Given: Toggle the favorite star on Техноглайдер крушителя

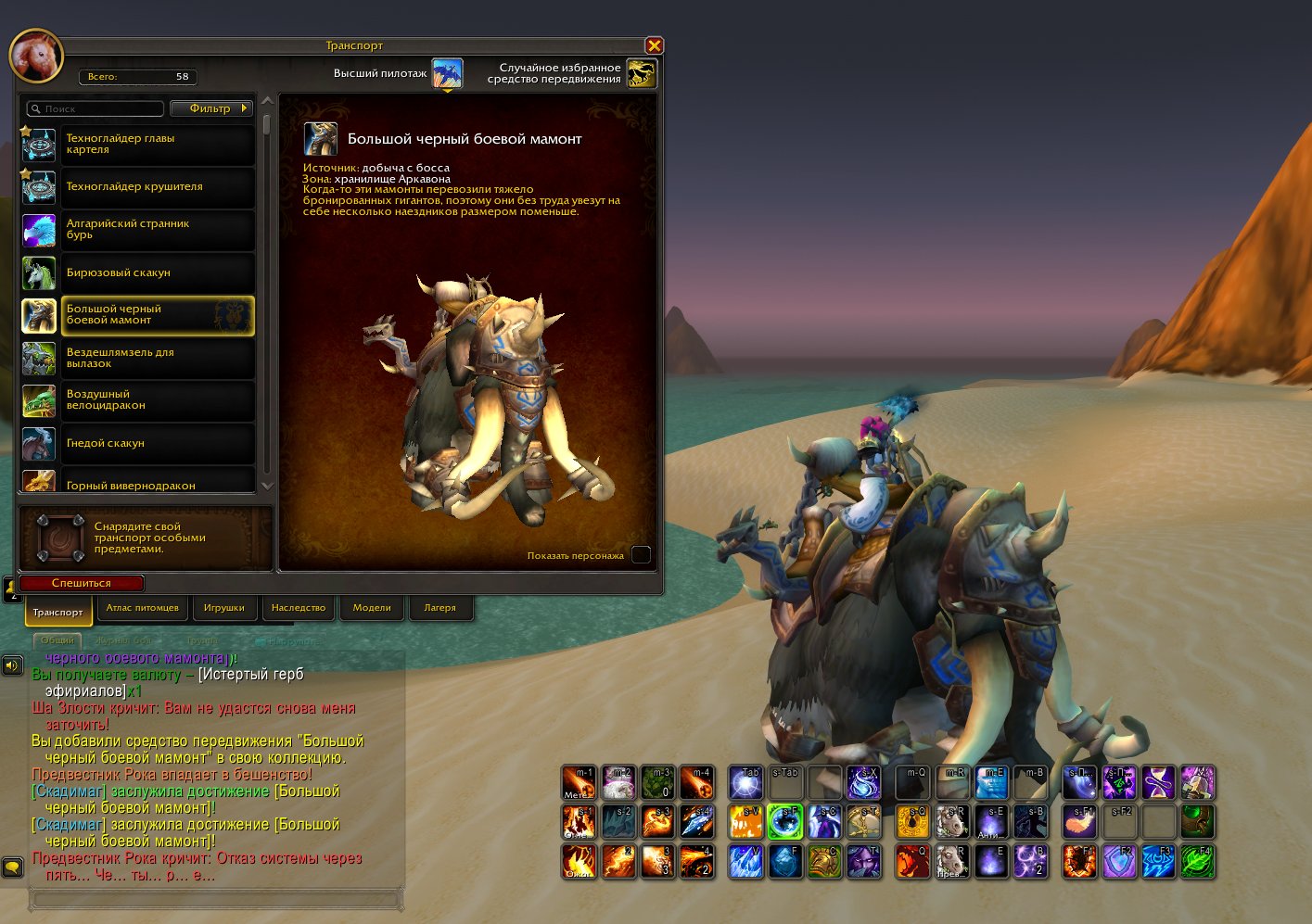Looking at the screenshot, I should click(x=25, y=173).
